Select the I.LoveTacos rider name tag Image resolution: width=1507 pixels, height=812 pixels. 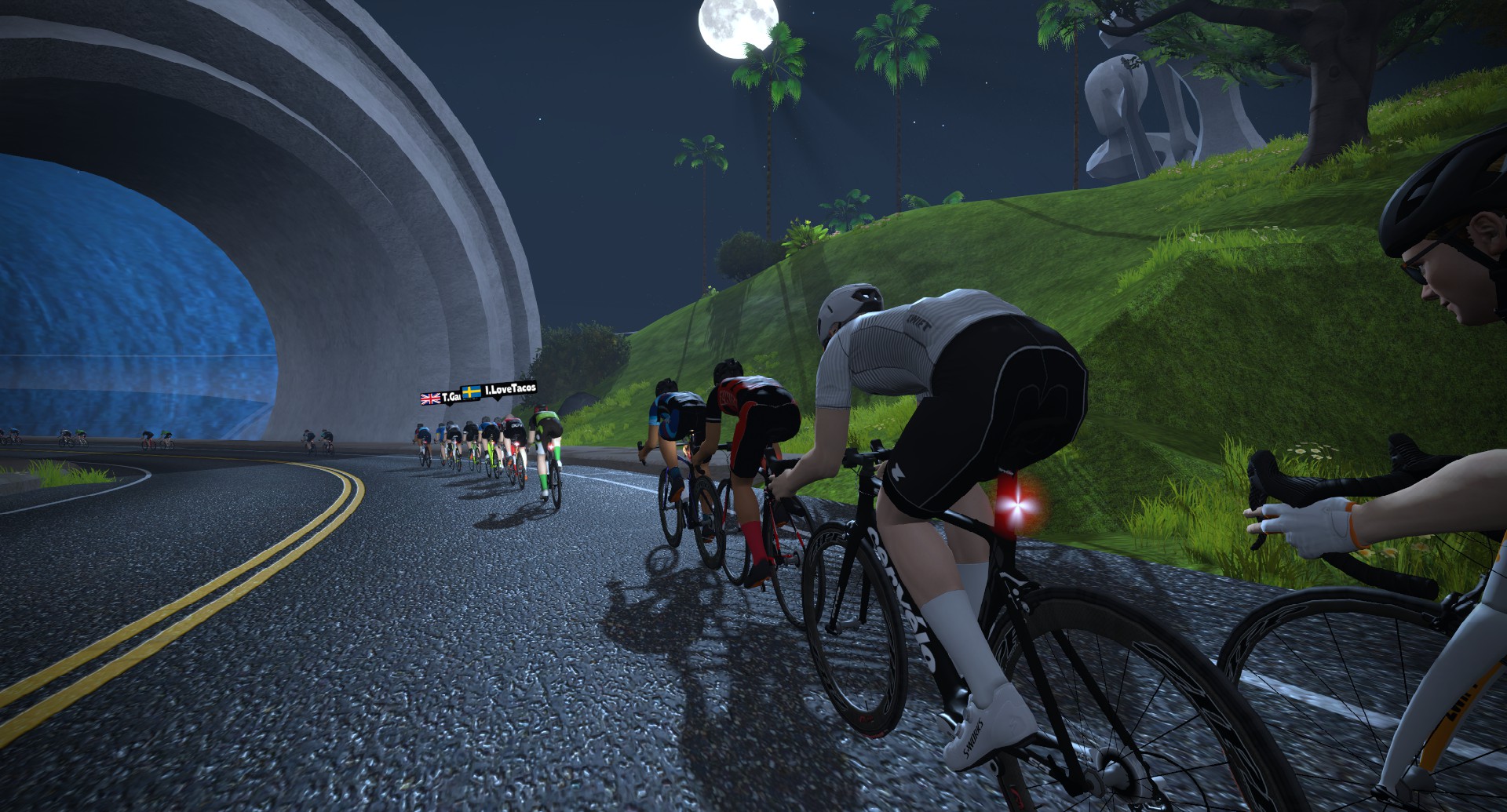point(499,390)
